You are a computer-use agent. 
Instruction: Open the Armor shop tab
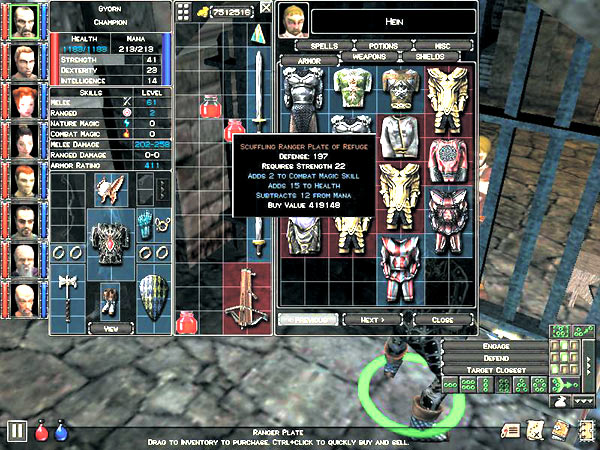[307, 59]
